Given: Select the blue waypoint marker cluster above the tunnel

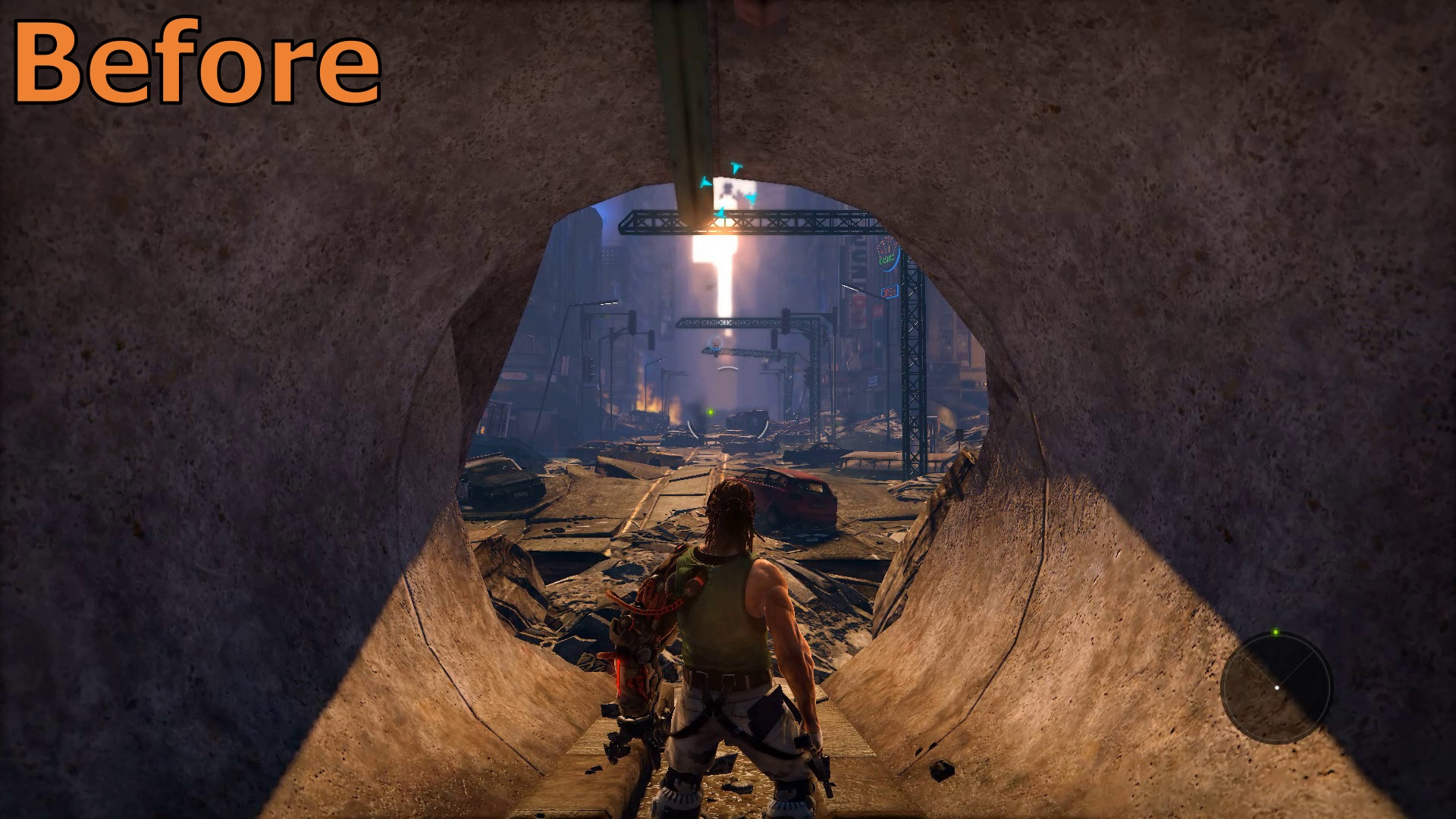Looking at the screenshot, I should click(x=728, y=190).
